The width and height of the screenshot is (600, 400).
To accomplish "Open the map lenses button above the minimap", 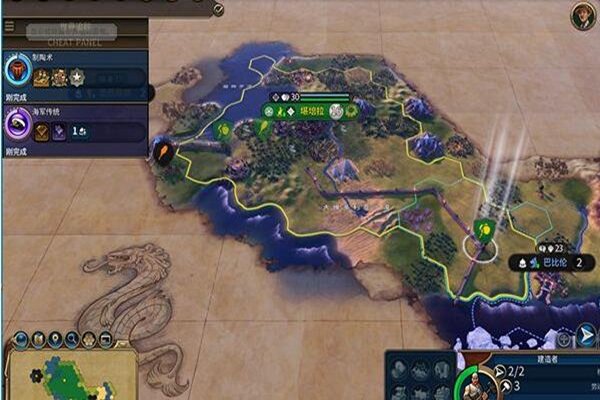I will pyautogui.click(x=37, y=338).
